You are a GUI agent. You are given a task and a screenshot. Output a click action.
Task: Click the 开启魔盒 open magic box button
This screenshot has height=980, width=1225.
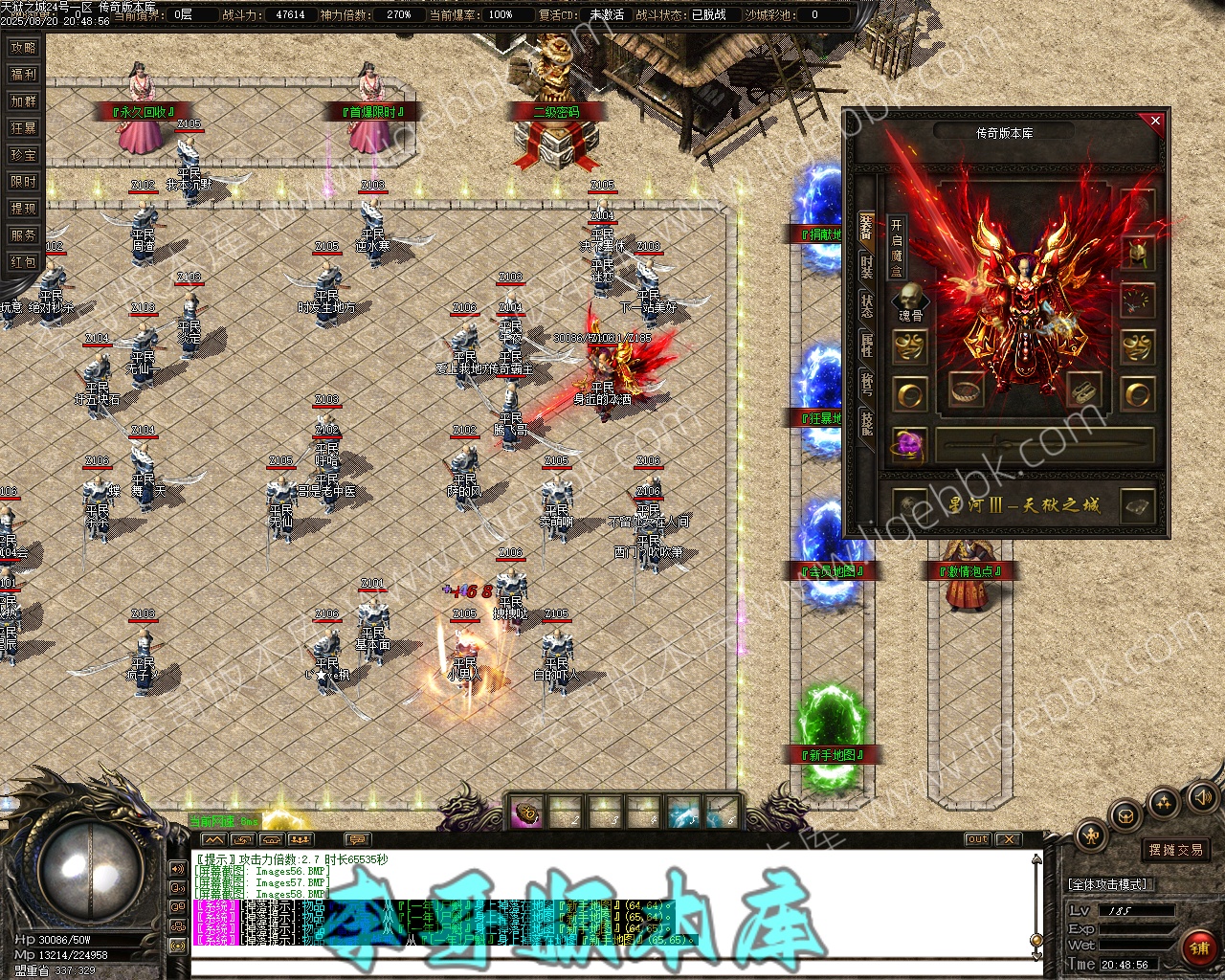[x=896, y=249]
